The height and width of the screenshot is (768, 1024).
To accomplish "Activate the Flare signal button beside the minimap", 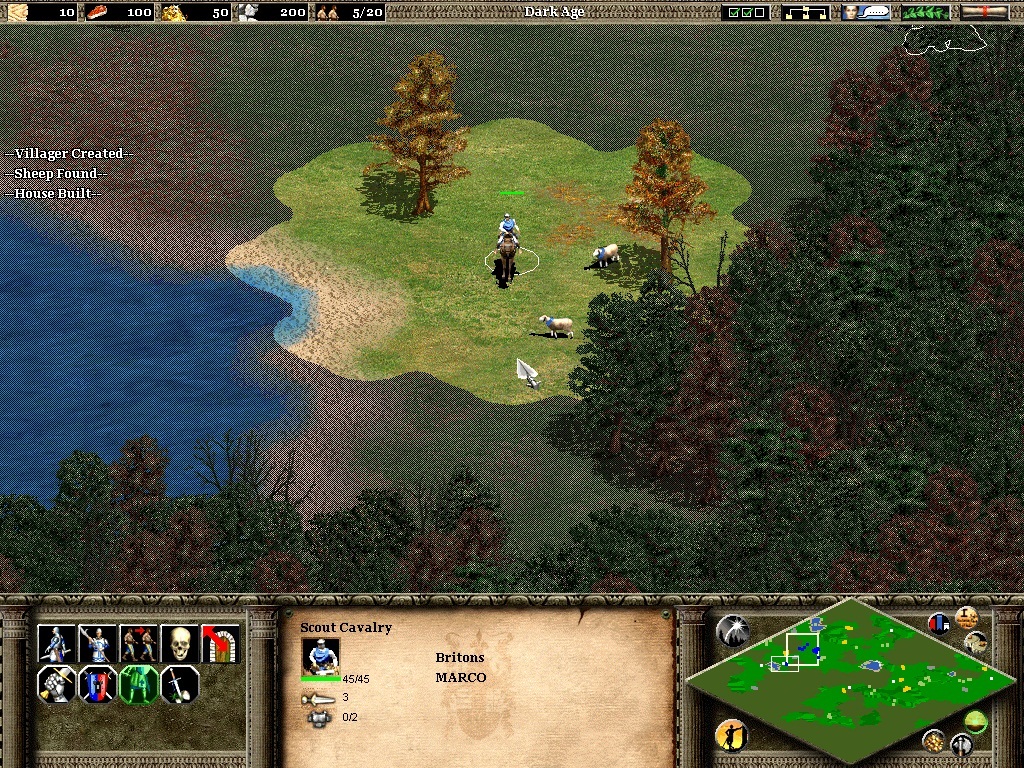I will [732, 630].
